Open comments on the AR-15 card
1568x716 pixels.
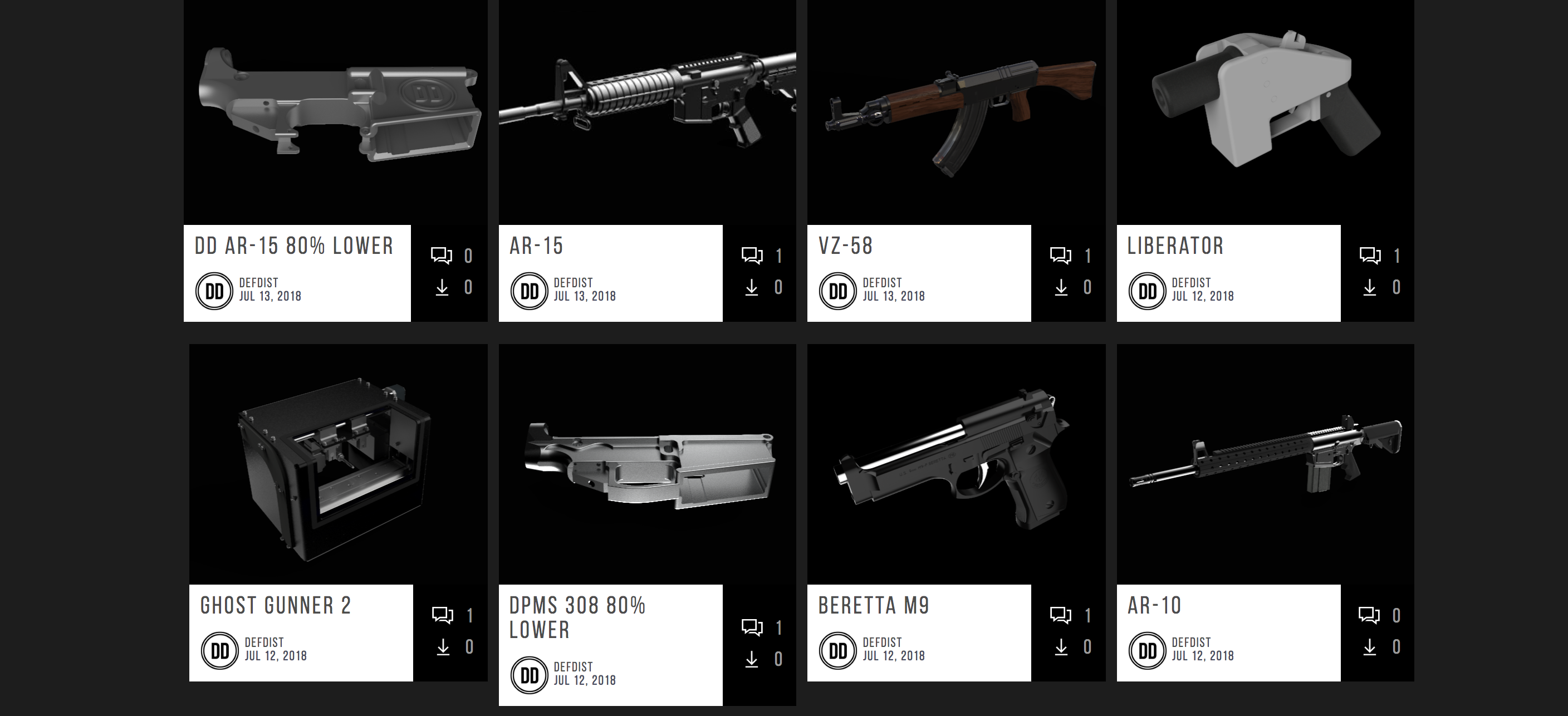752,255
